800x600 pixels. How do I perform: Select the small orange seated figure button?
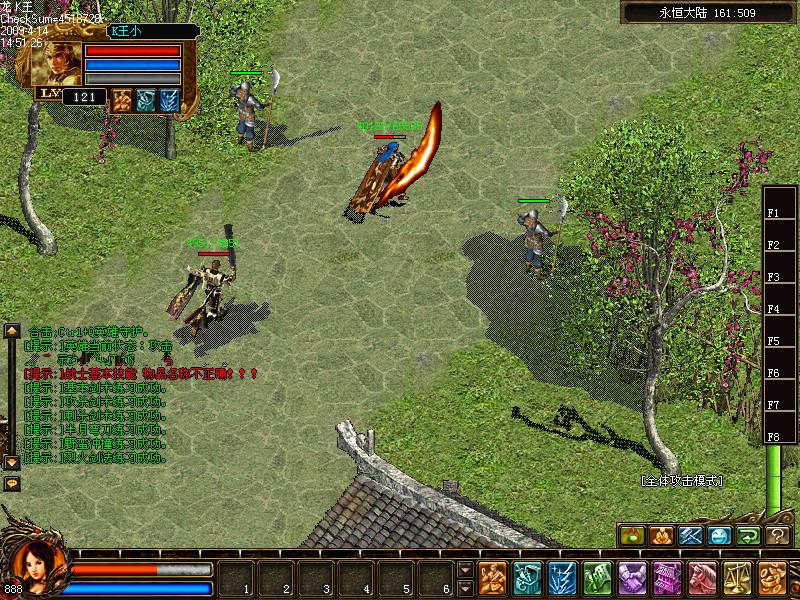(661, 536)
